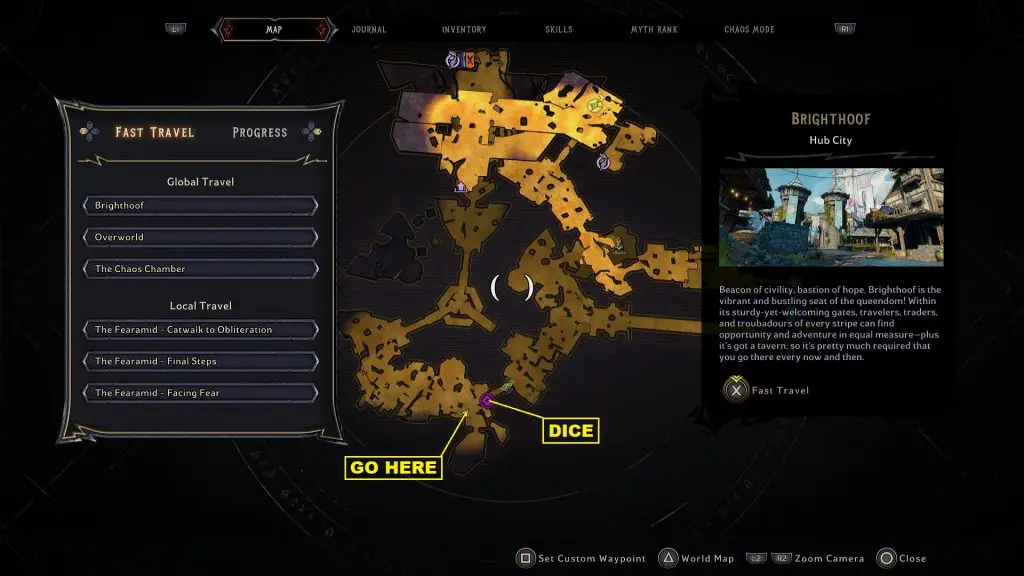Viewport: 1024px width, 576px height.
Task: Switch to the Journal tab
Action: pos(369,30)
